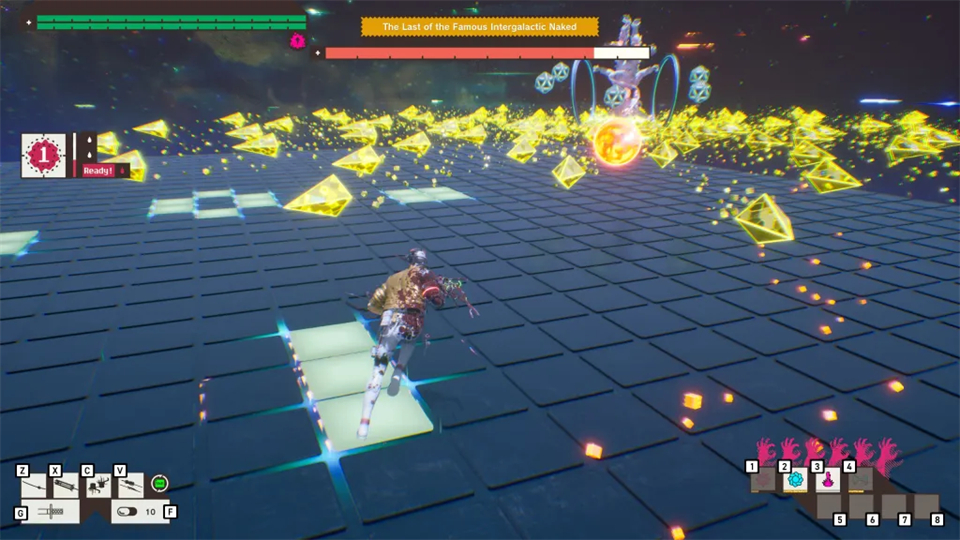Click the beam katana hilt slot

coord(50,511)
